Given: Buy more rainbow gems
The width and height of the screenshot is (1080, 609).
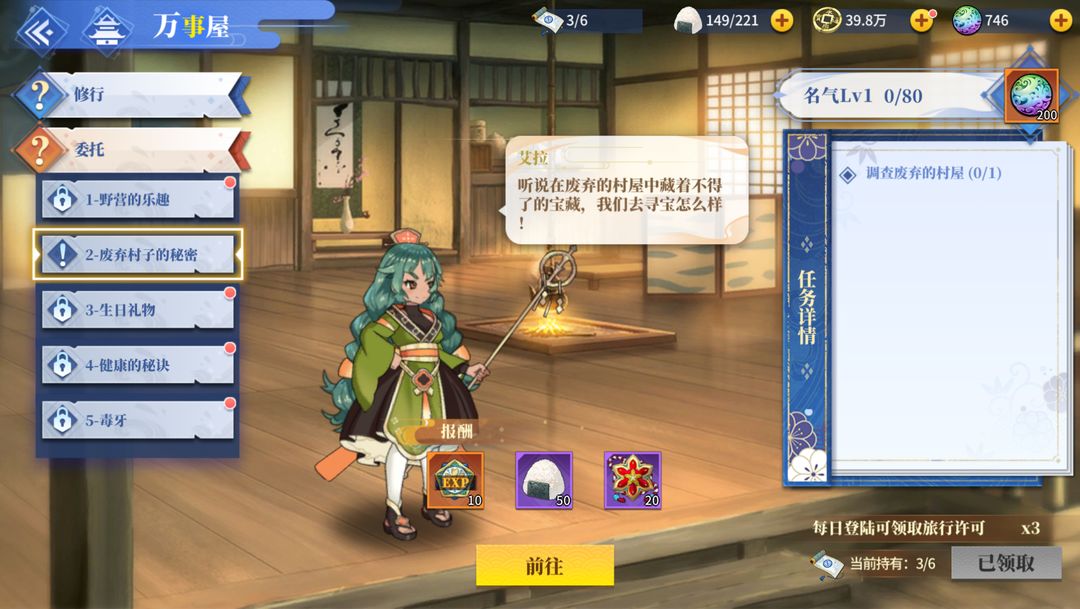Looking at the screenshot, I should (1060, 20).
